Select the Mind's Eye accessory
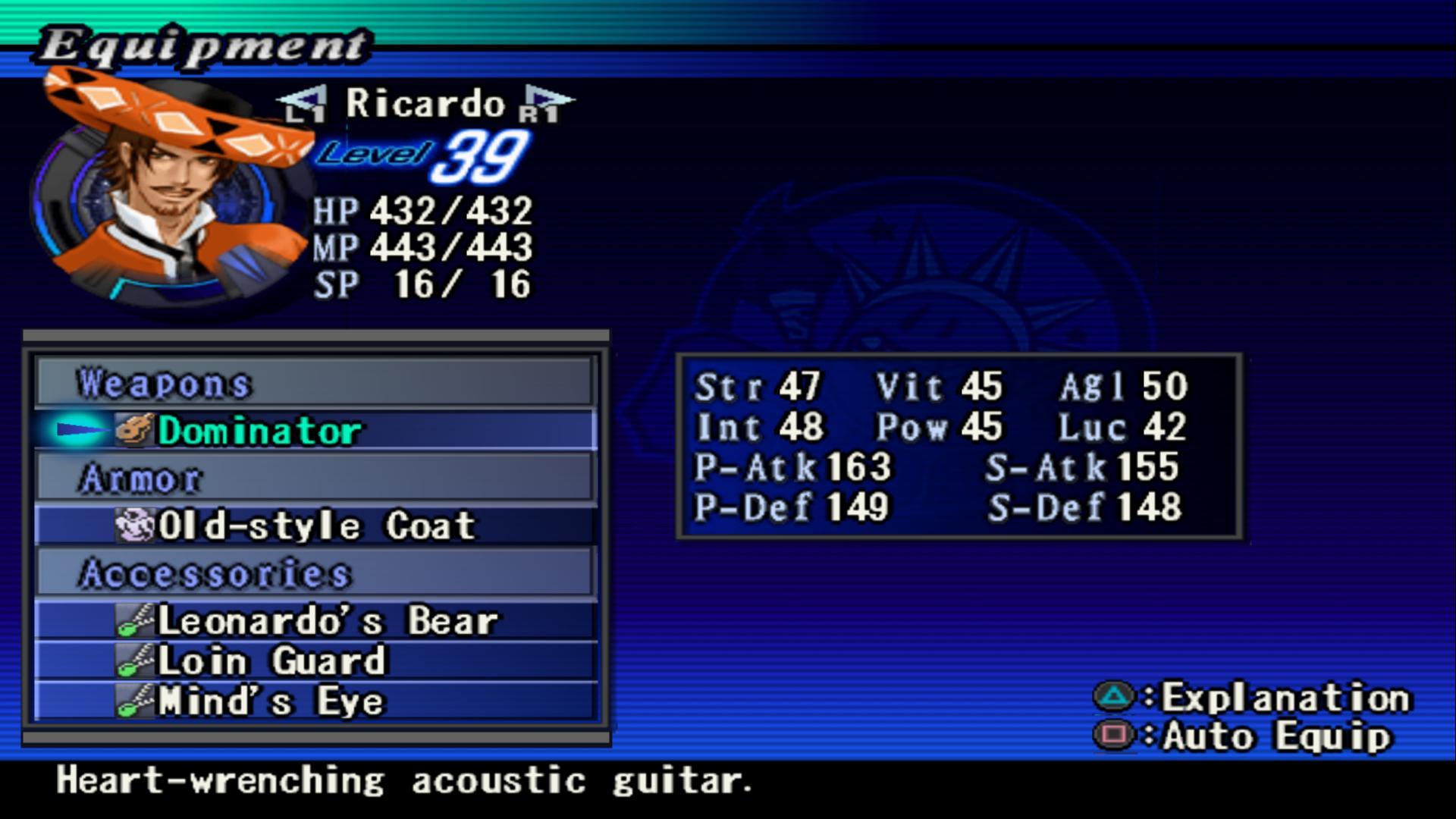The image size is (1456, 819). click(x=315, y=701)
